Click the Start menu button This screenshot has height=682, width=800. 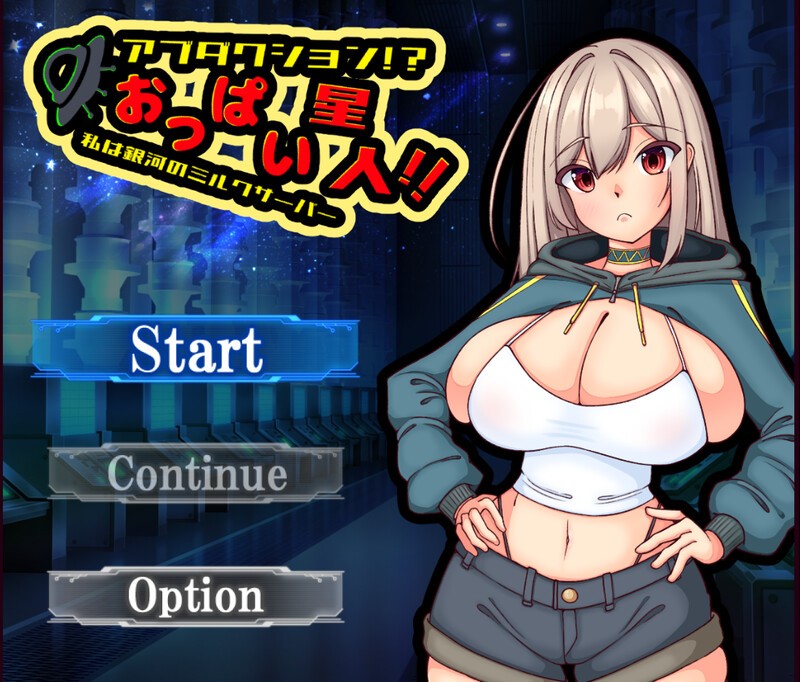(196, 348)
